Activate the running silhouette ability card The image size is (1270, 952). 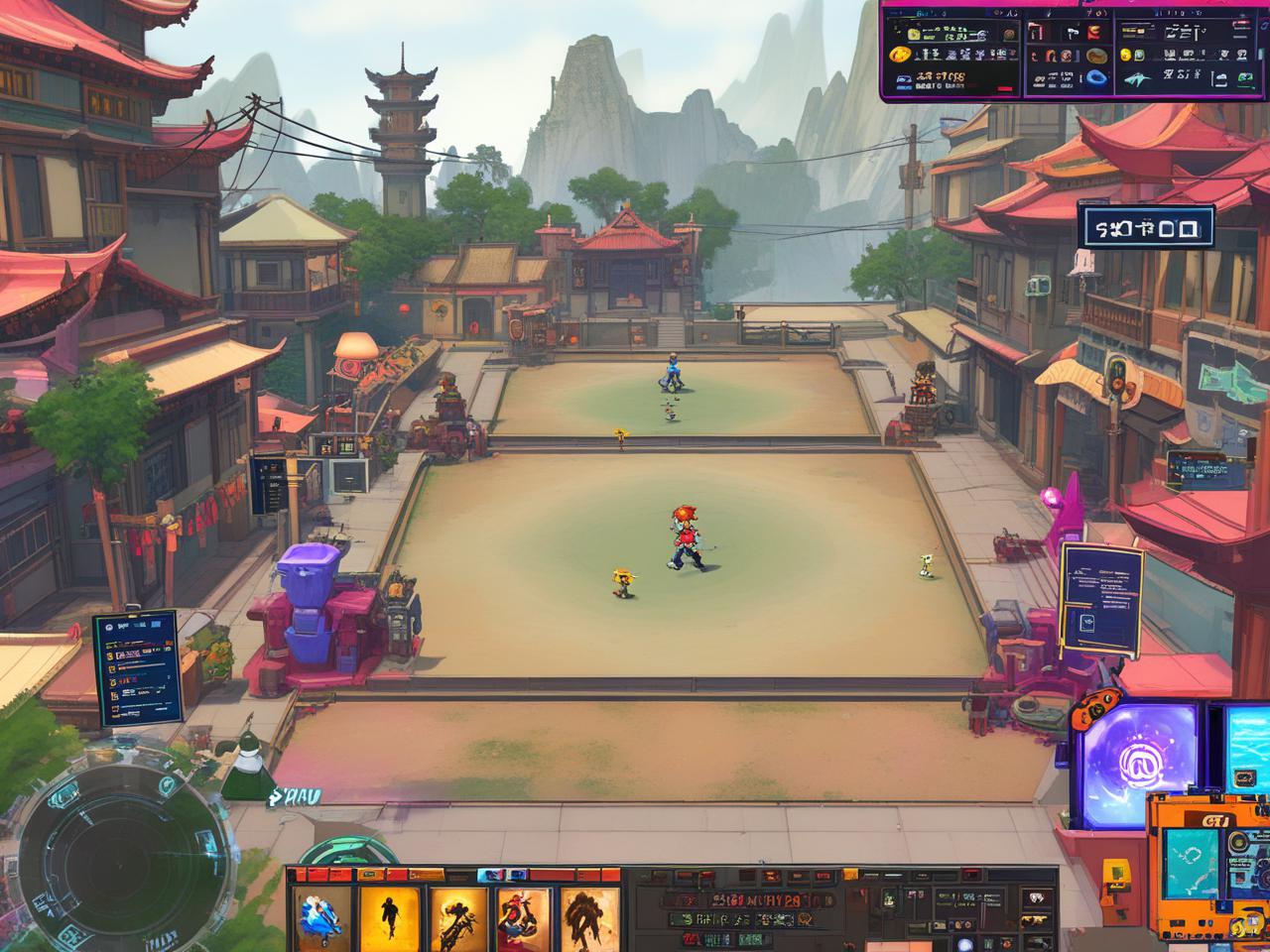point(389,916)
